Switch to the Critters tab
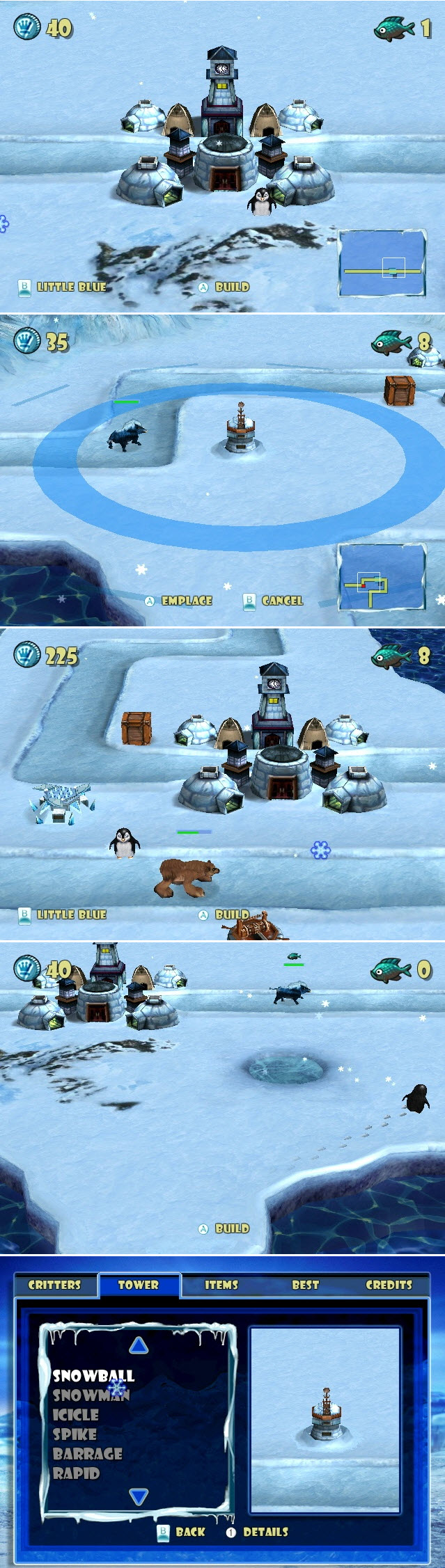 [x=54, y=1285]
